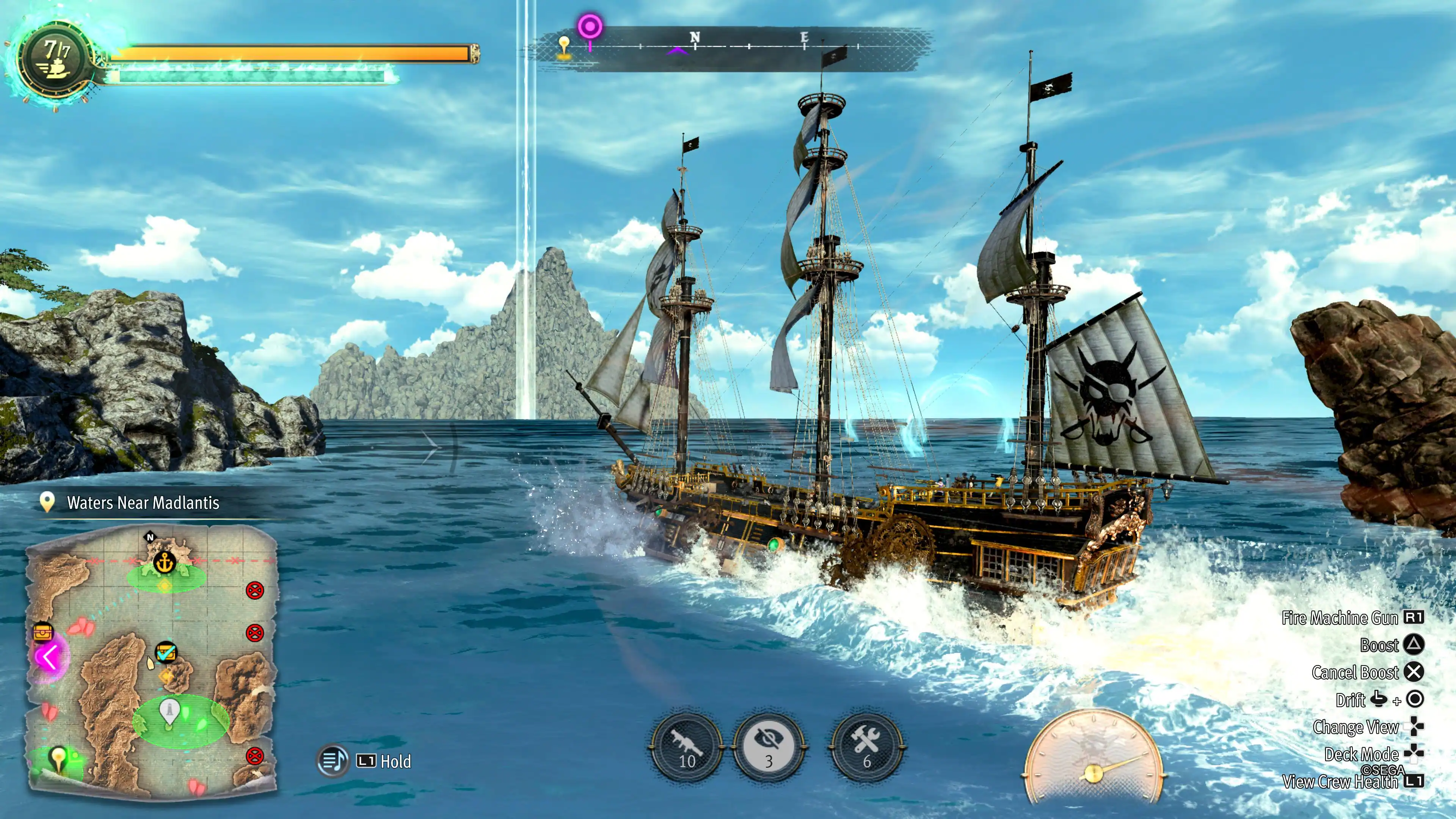Click the ship crew count emblem
This screenshot has height=819, width=1456.
click(x=55, y=59)
